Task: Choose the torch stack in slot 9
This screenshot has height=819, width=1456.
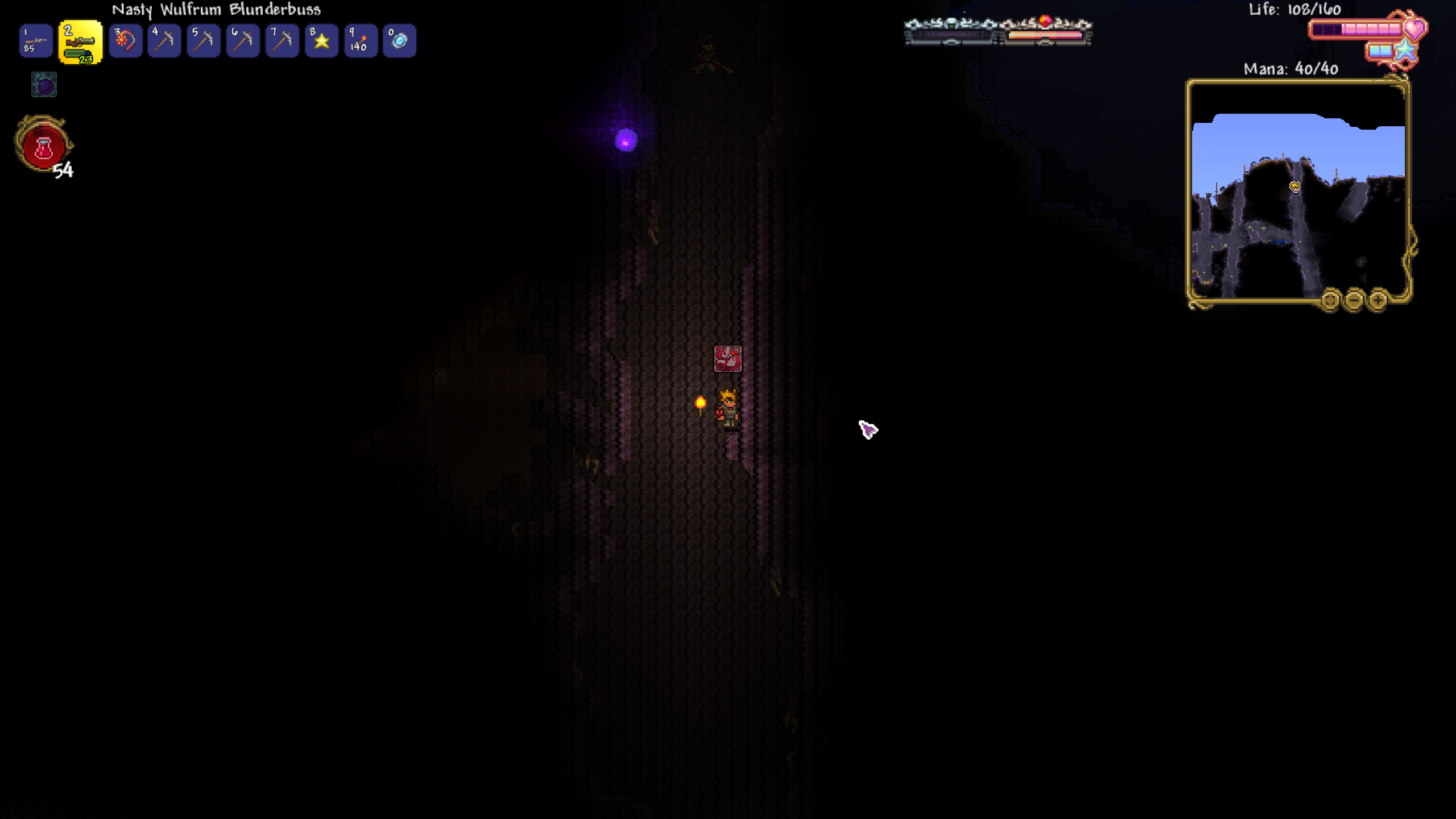Action: [361, 40]
